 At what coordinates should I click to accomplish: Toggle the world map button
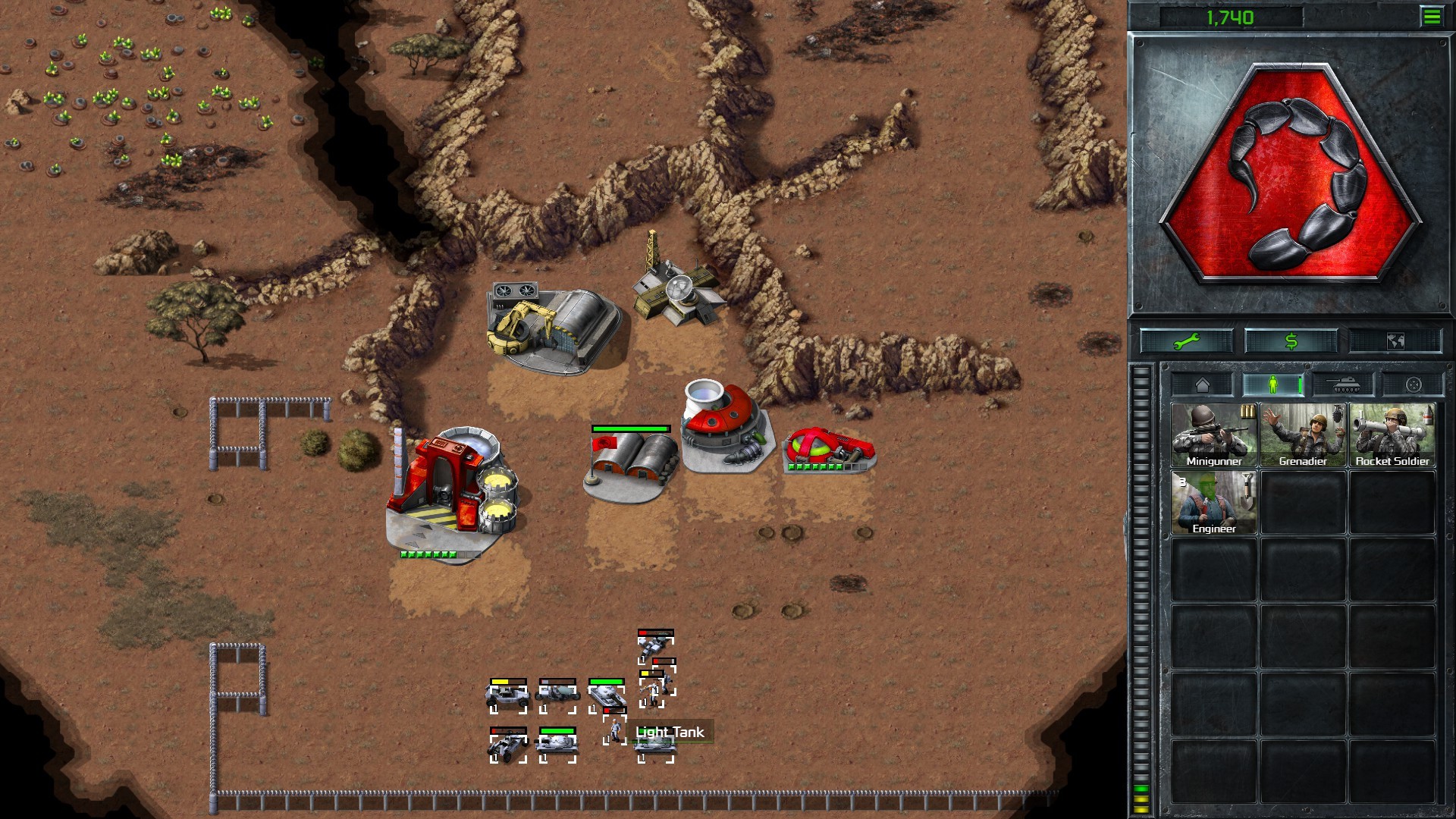coord(1395,342)
